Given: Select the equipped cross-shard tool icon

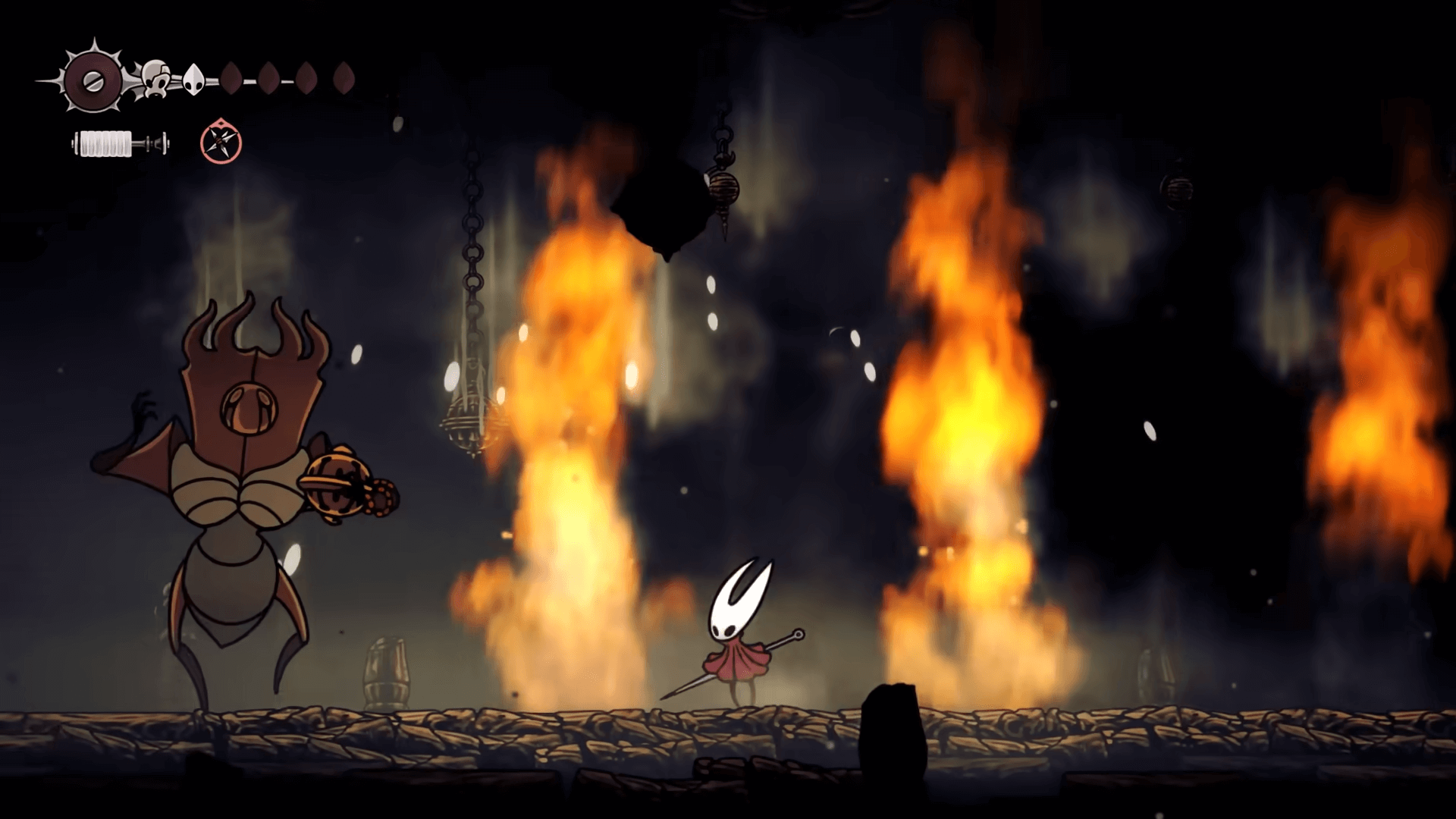Looking at the screenshot, I should click(220, 140).
